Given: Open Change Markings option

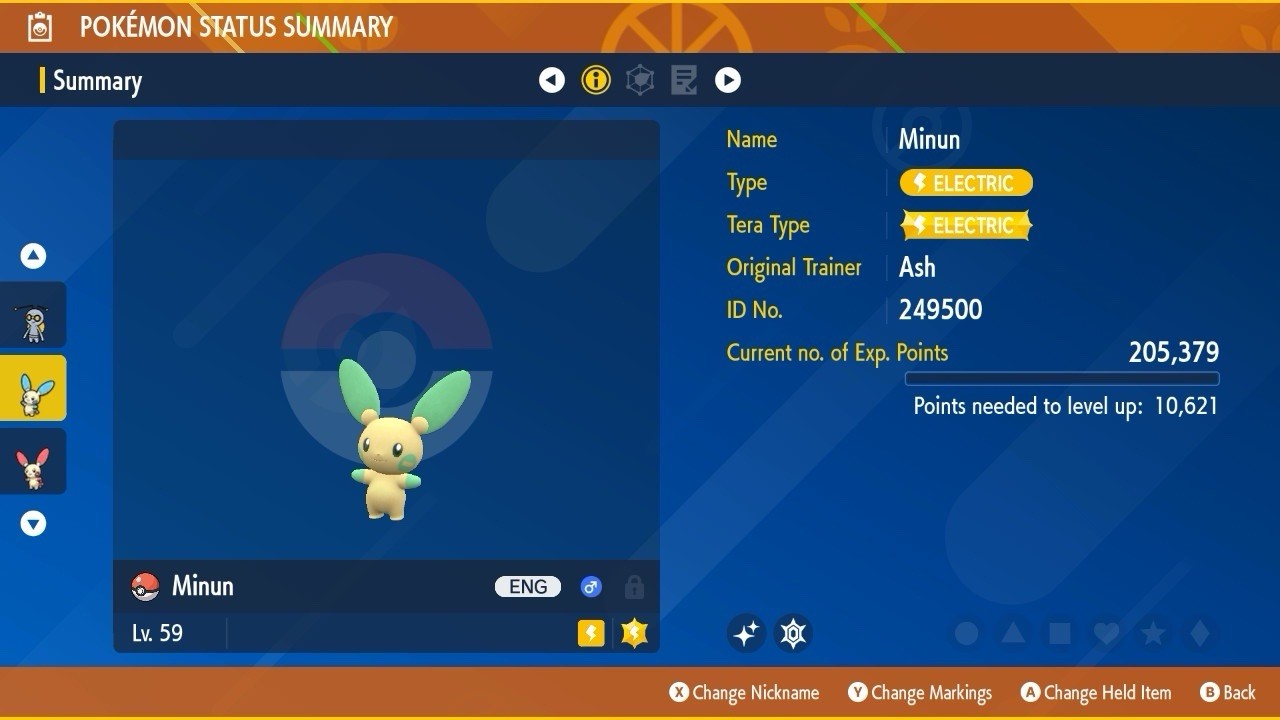Looking at the screenshot, I should pos(920,692).
